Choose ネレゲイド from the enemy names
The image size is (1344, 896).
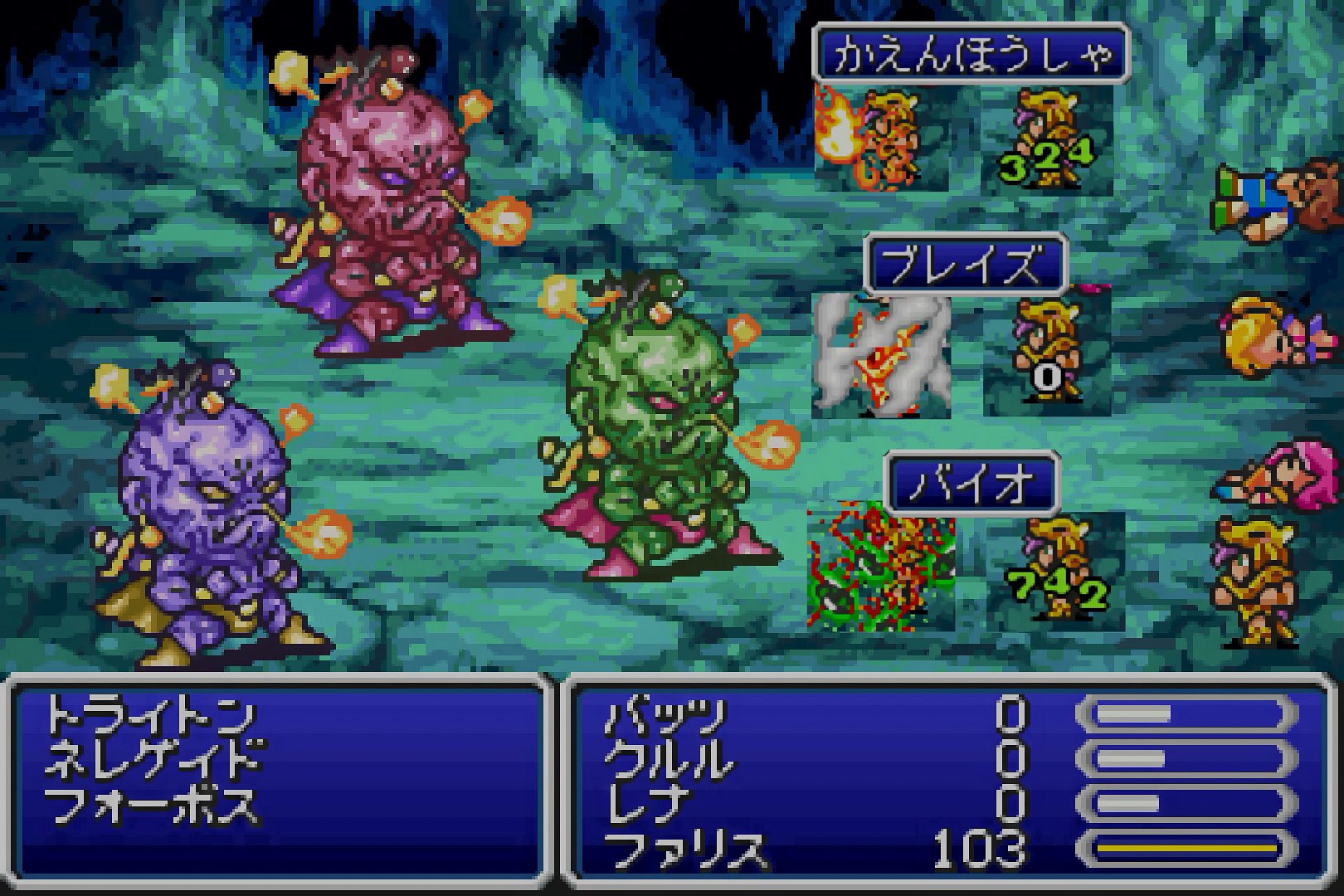tap(153, 760)
